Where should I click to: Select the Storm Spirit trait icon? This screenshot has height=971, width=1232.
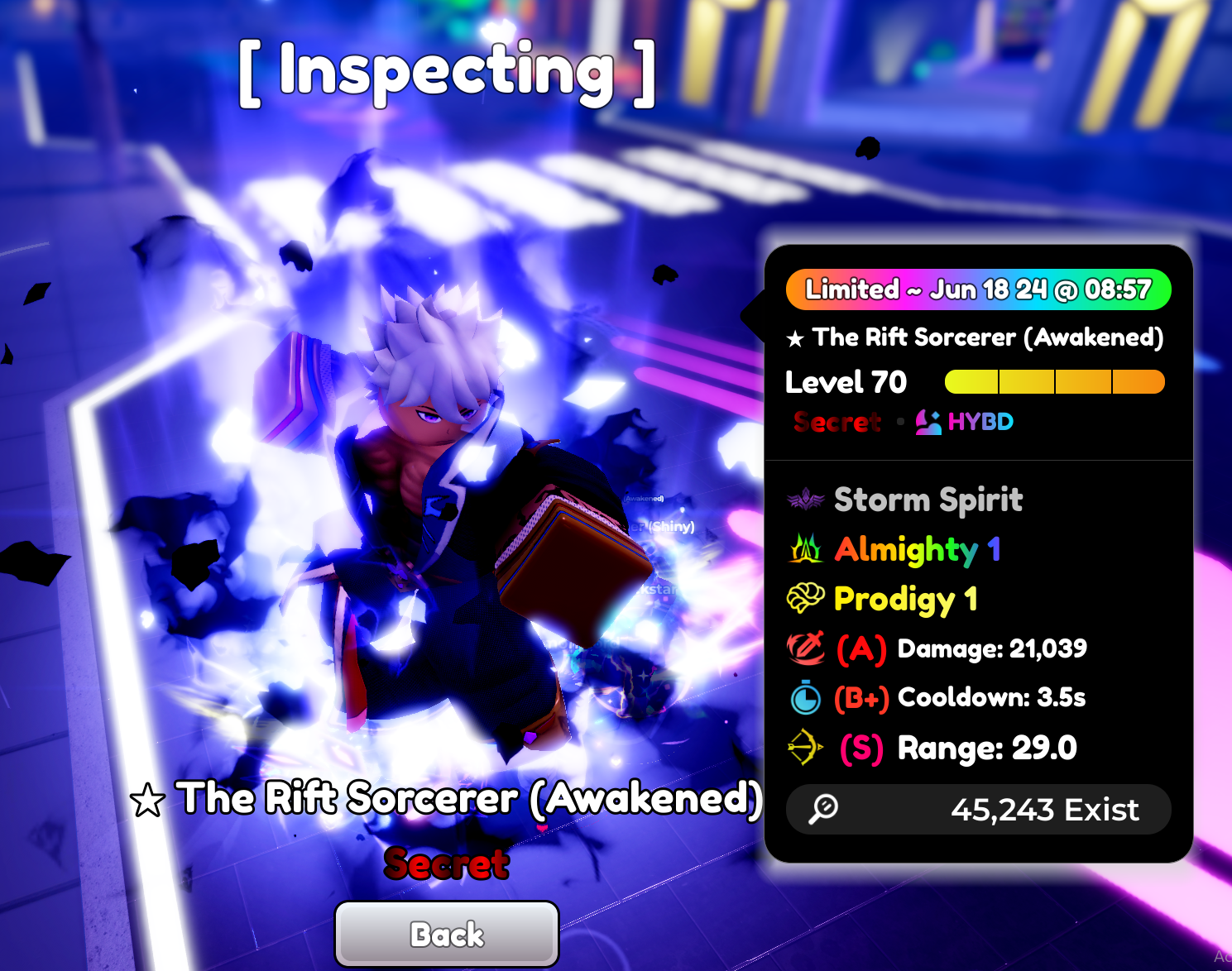click(805, 499)
